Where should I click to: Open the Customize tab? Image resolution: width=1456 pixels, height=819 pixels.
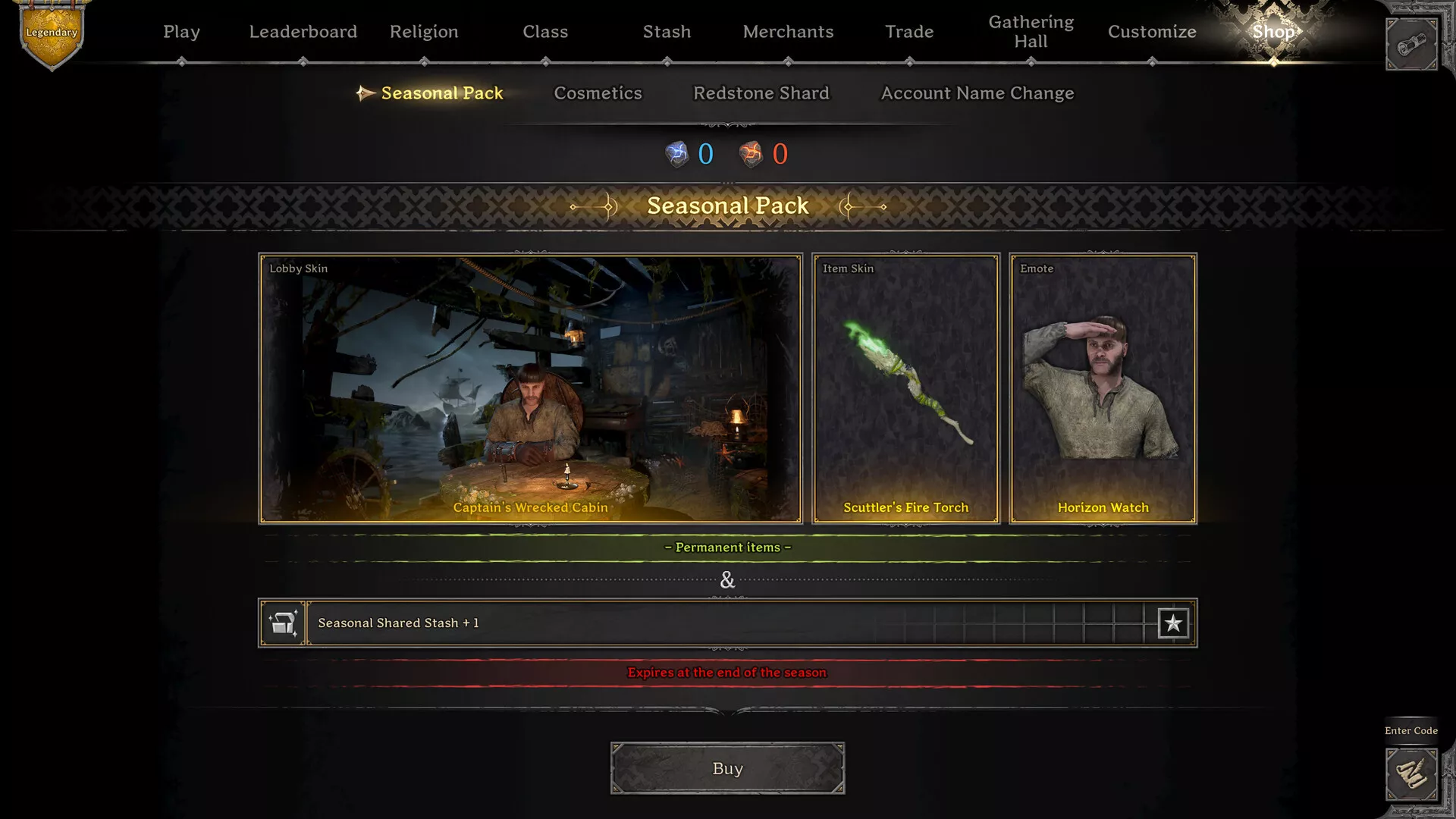pyautogui.click(x=1152, y=32)
